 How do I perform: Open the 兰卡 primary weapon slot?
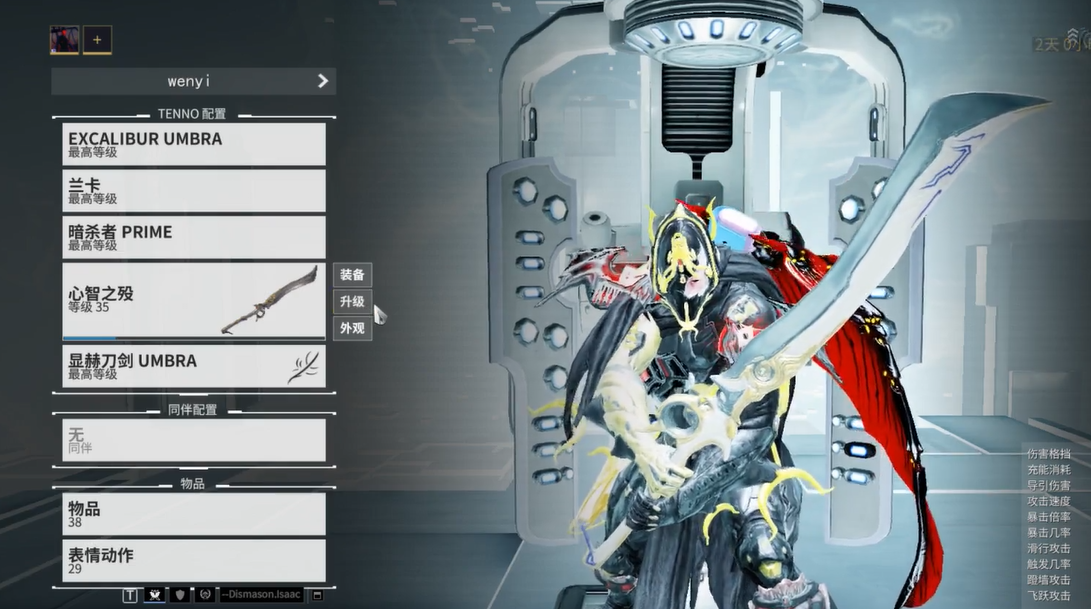193,190
